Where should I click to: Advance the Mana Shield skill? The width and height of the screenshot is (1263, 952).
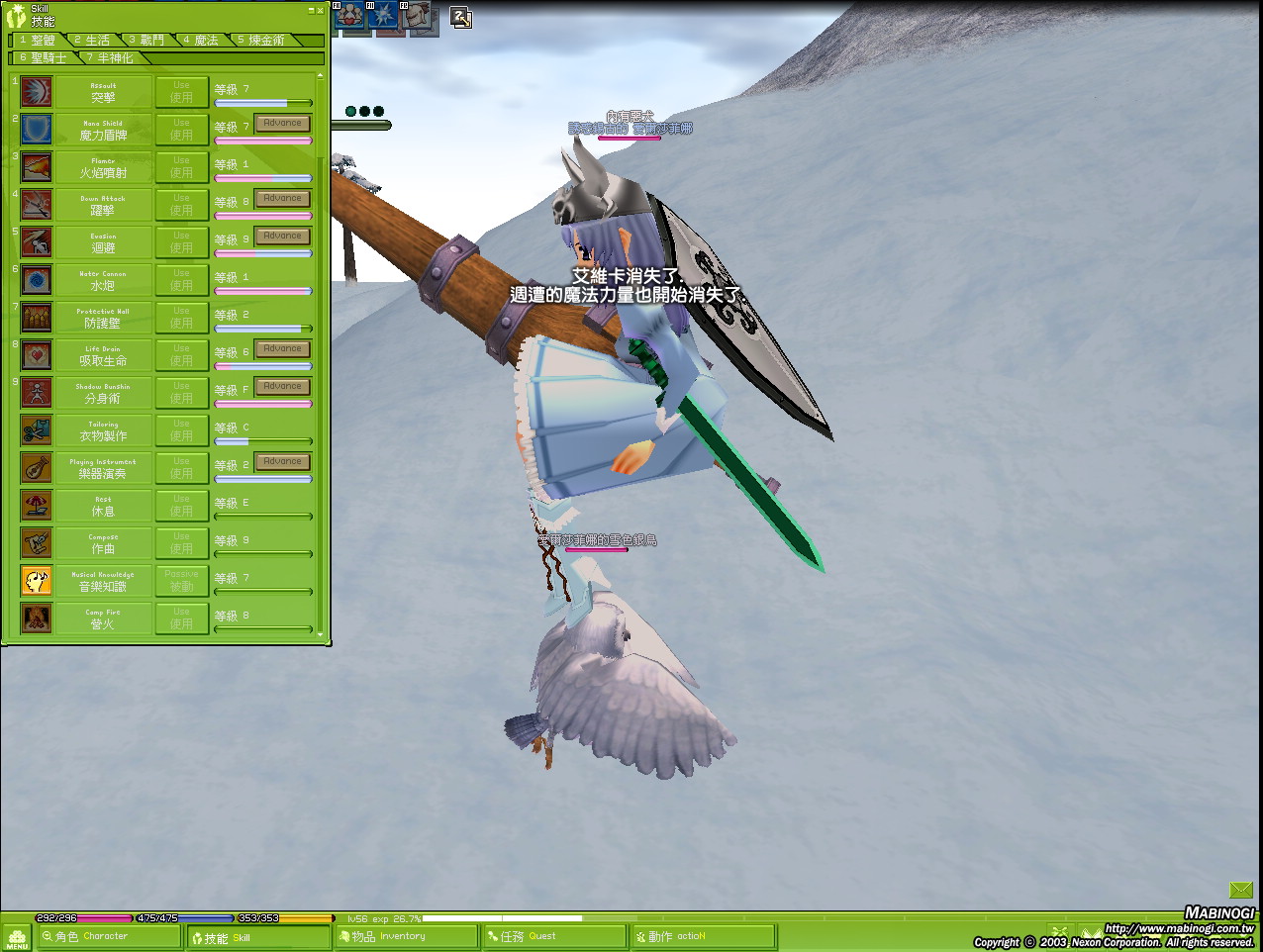[x=282, y=124]
